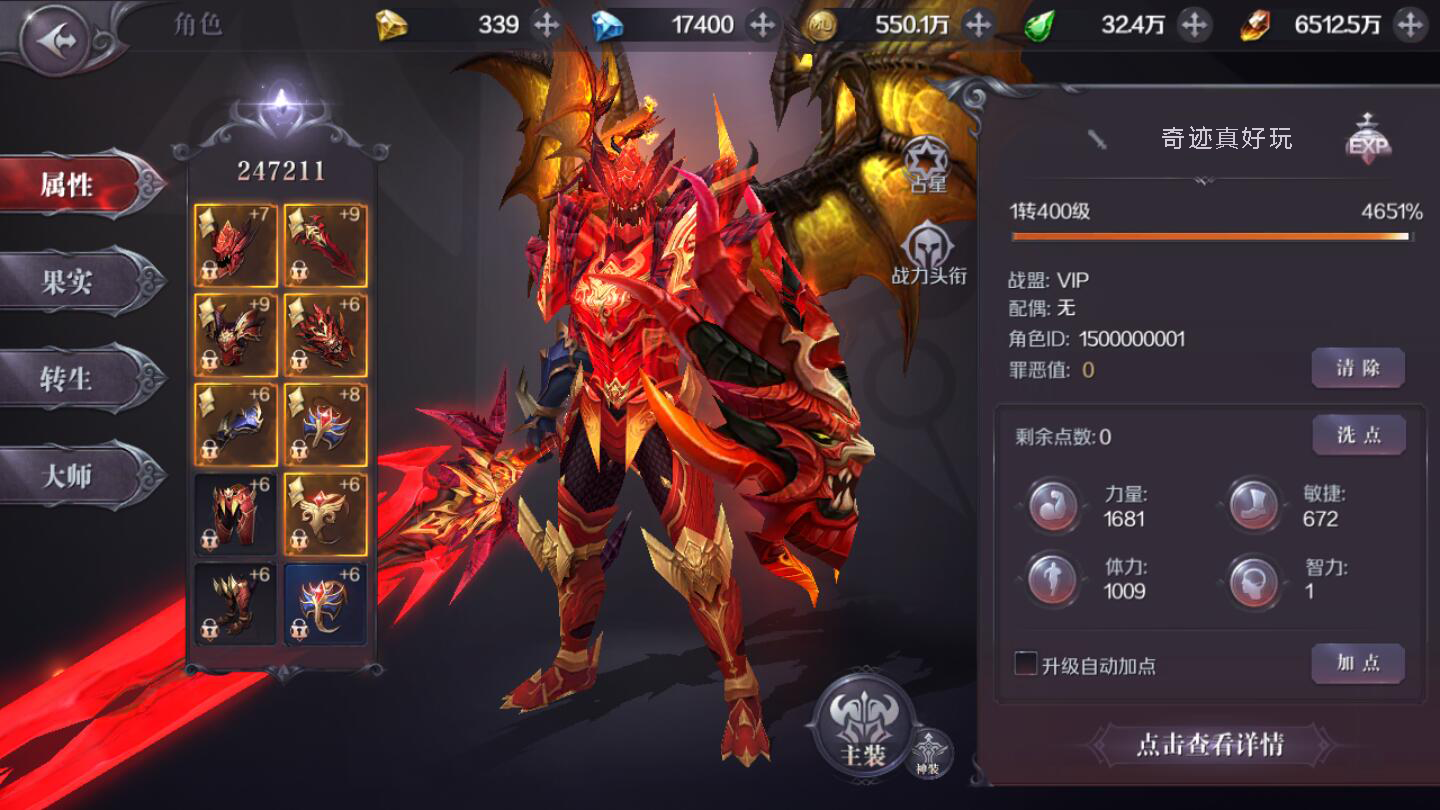Viewport: 1440px width, 810px height.
Task: Add more blue diamonds with plus button
Action: coord(762,25)
